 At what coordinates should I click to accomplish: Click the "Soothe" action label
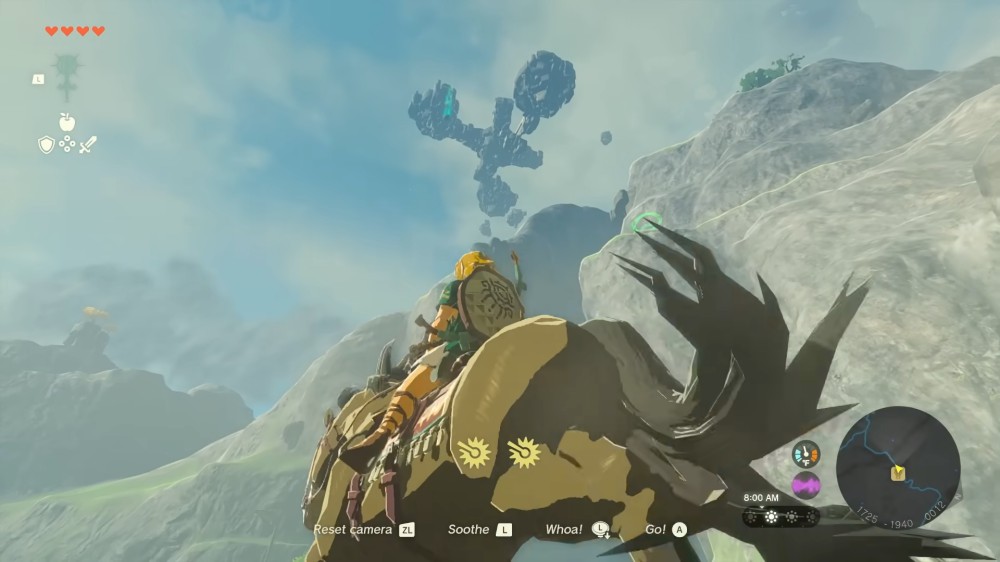click(x=468, y=529)
